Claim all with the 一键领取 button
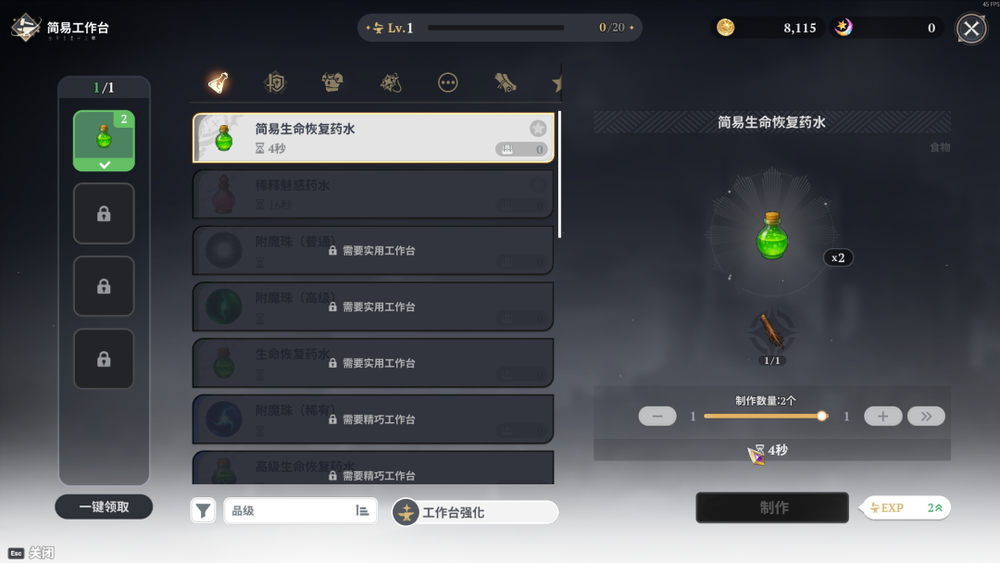The image size is (1000, 563). pyautogui.click(x=104, y=507)
